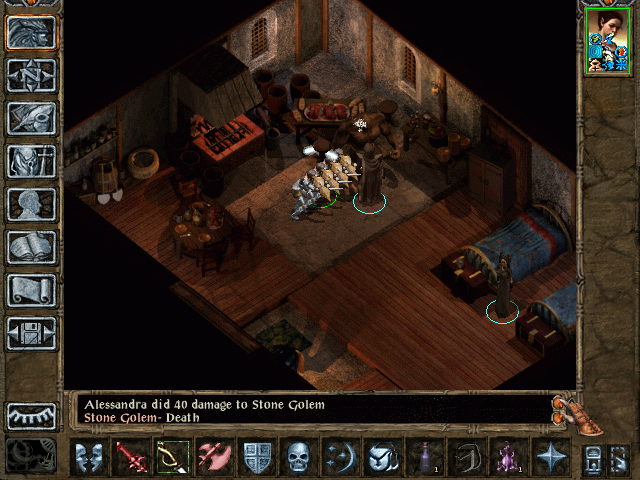Equip the red sword weapon slot
Screen dimensions: 640x480
click(x=129, y=458)
